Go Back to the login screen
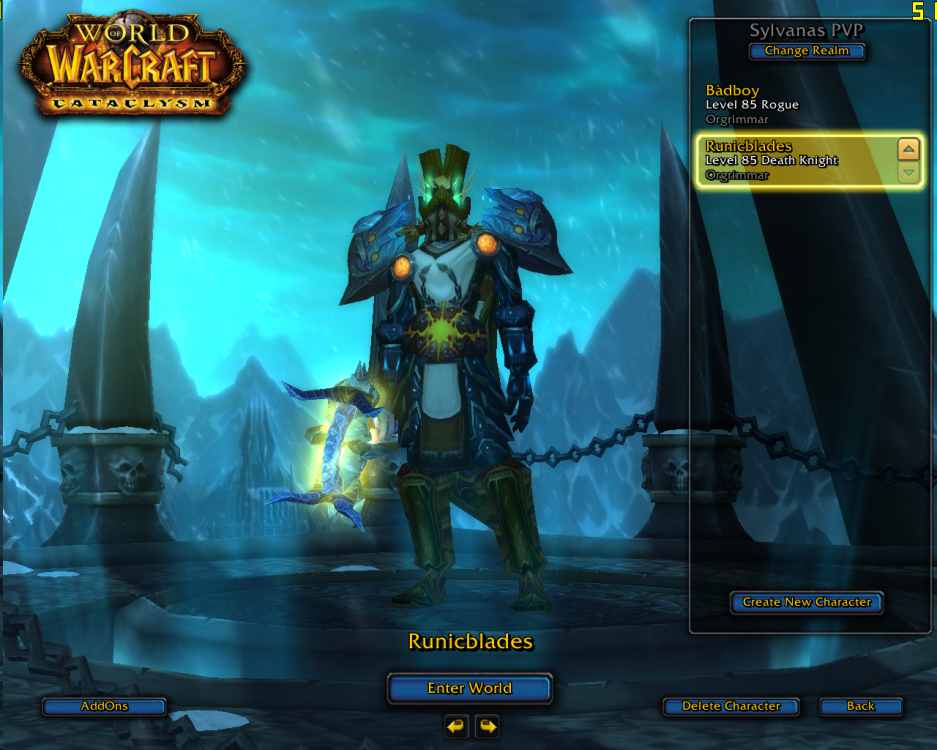Image resolution: width=937 pixels, height=750 pixels. point(860,706)
